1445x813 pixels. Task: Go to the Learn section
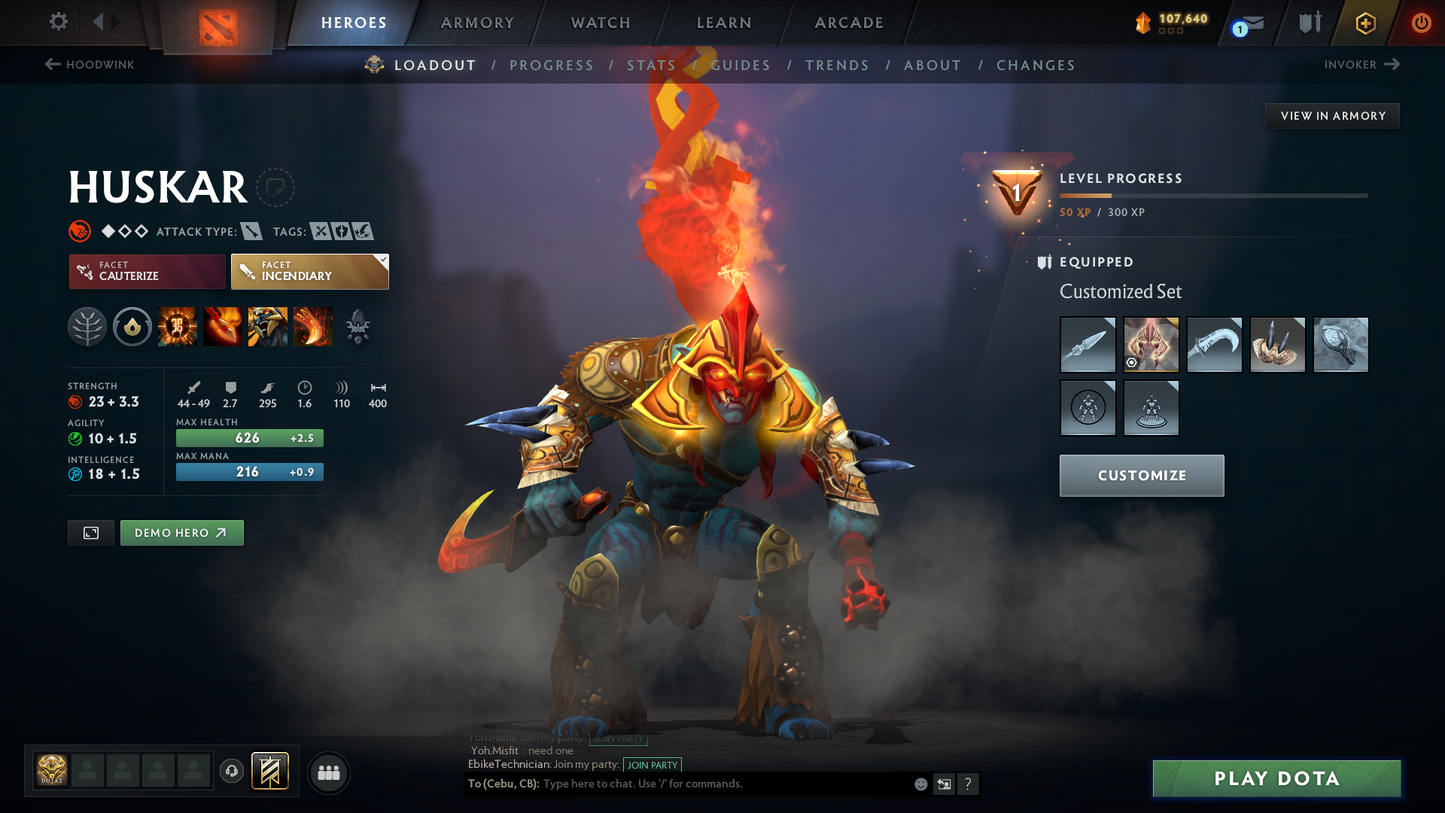724,22
